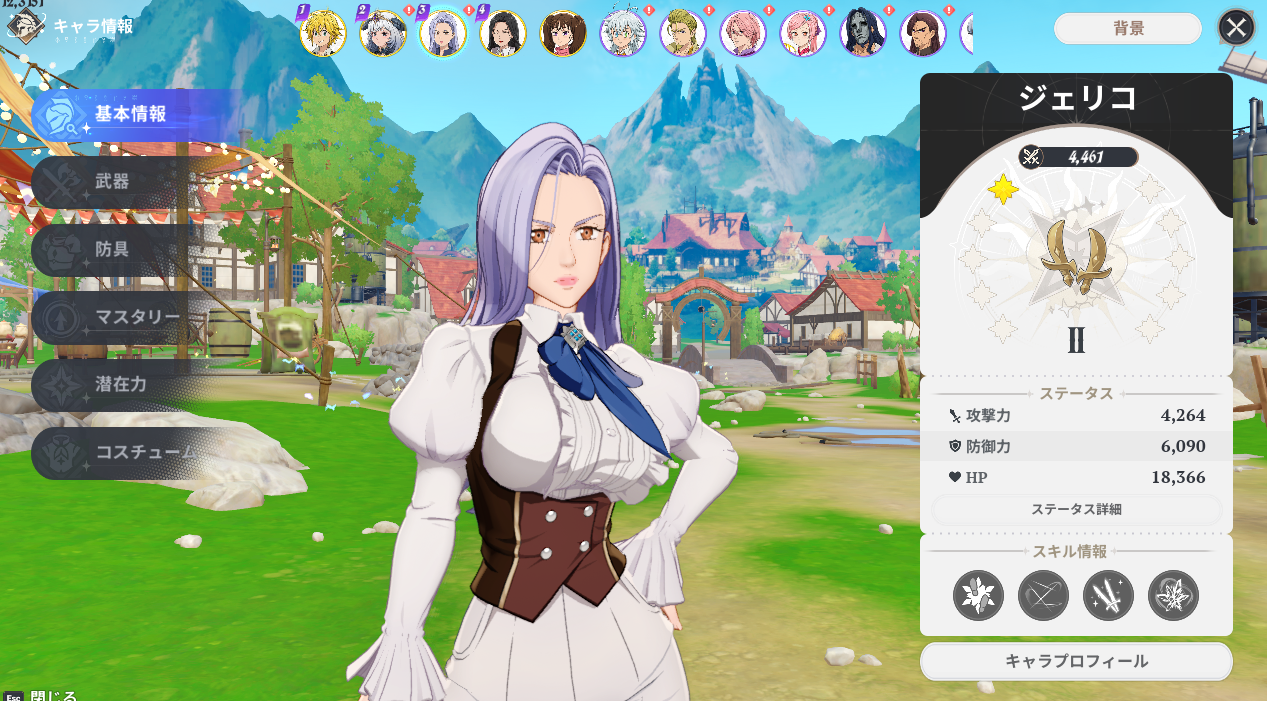1267x701 pixels.
Task: Open the 武器 weapon tab
Action: [112, 182]
